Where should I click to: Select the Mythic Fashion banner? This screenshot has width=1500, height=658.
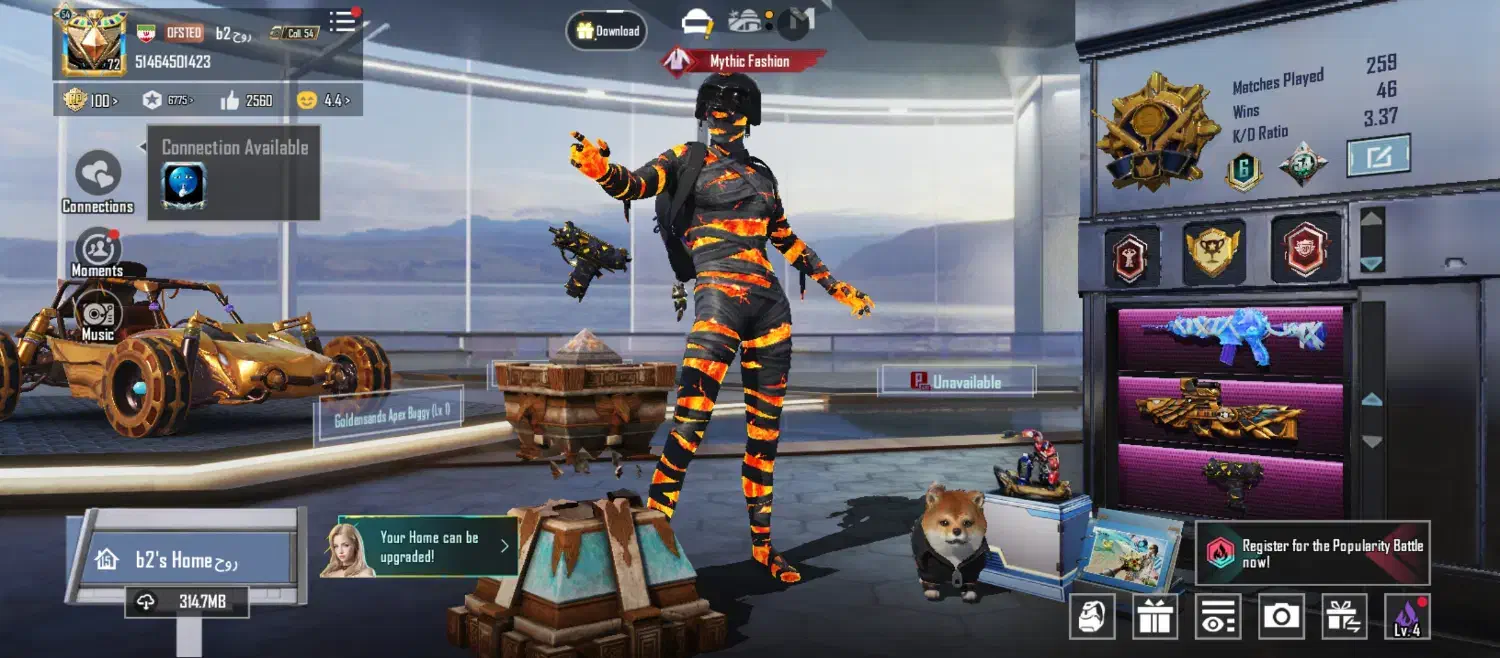click(742, 62)
